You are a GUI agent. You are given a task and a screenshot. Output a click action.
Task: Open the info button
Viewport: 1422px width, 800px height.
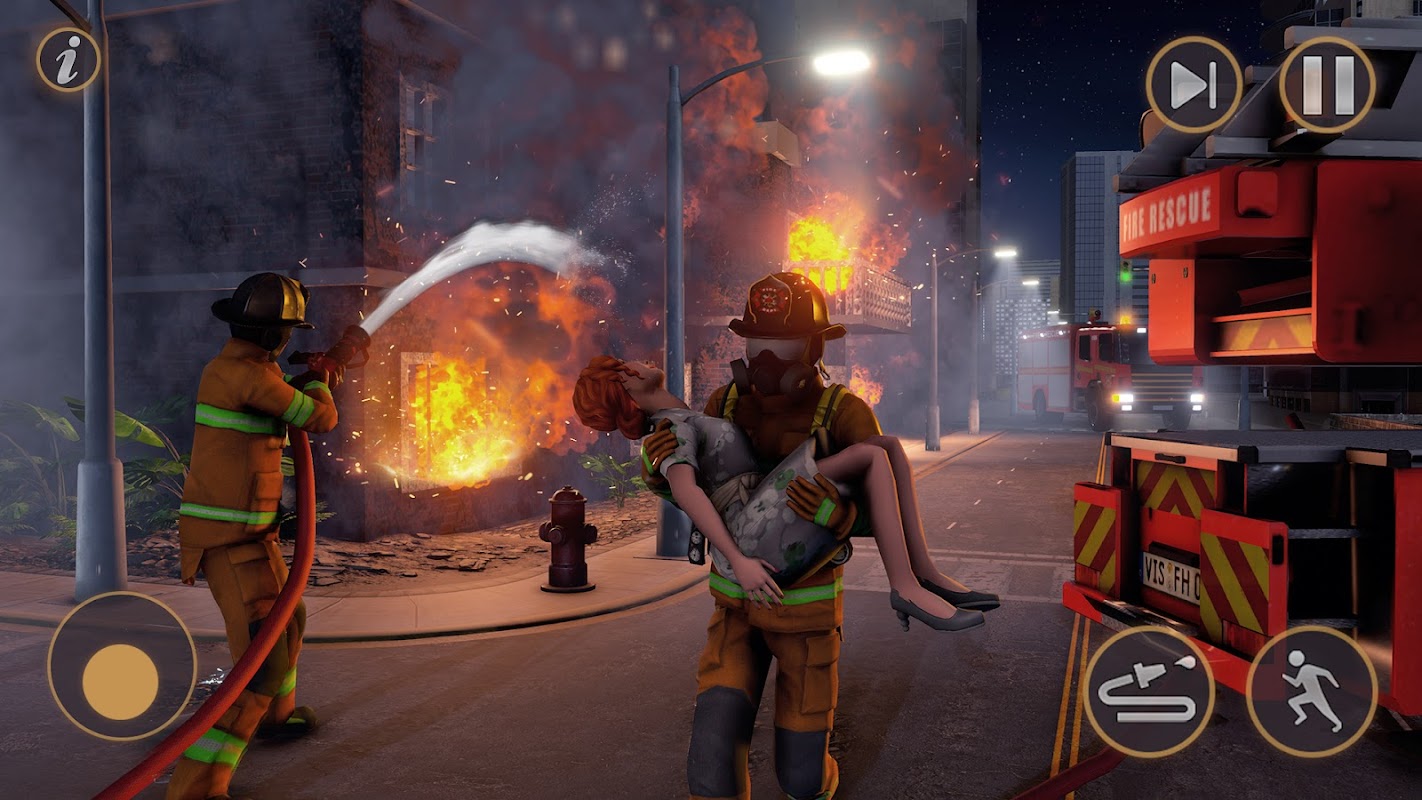pyautogui.click(x=68, y=60)
